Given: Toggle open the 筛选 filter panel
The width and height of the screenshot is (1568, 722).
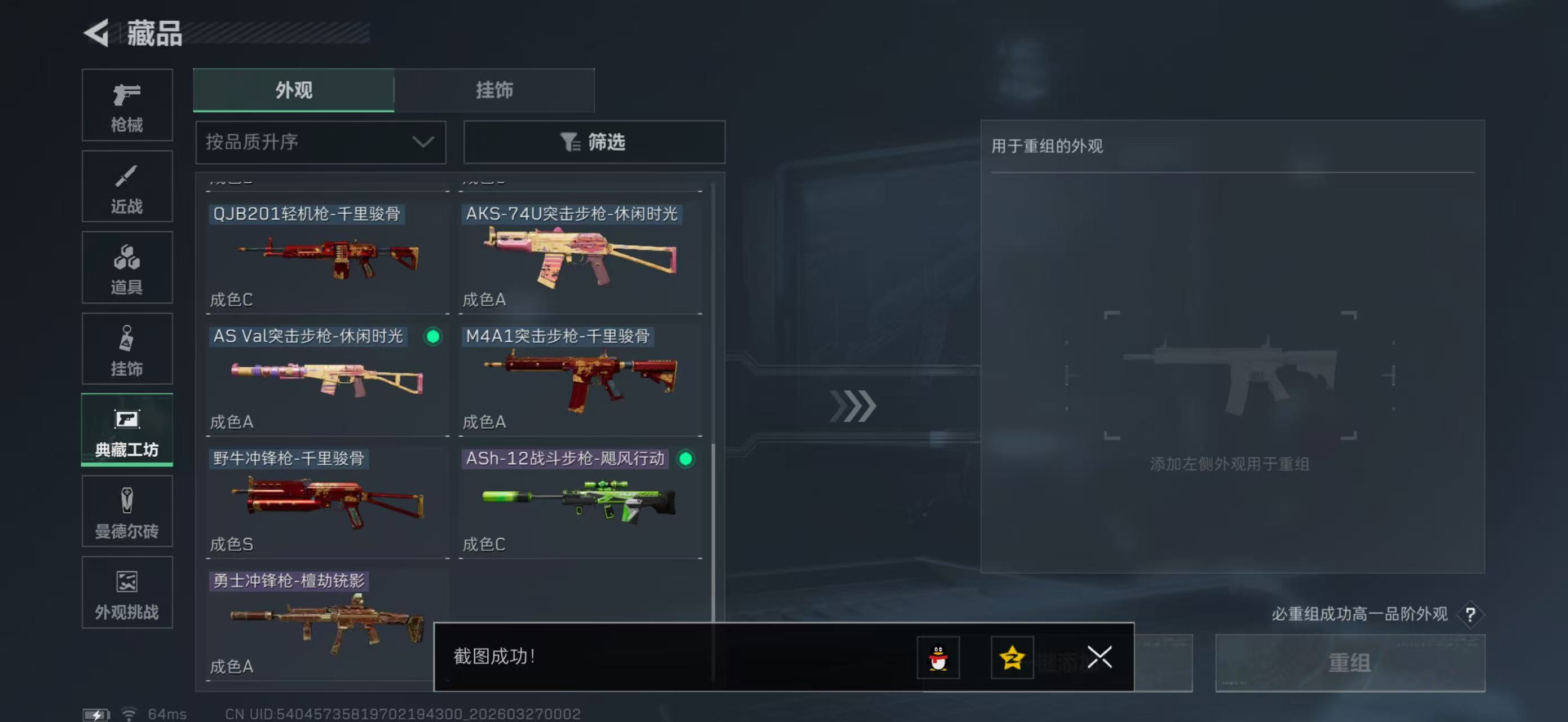Looking at the screenshot, I should (x=594, y=142).
